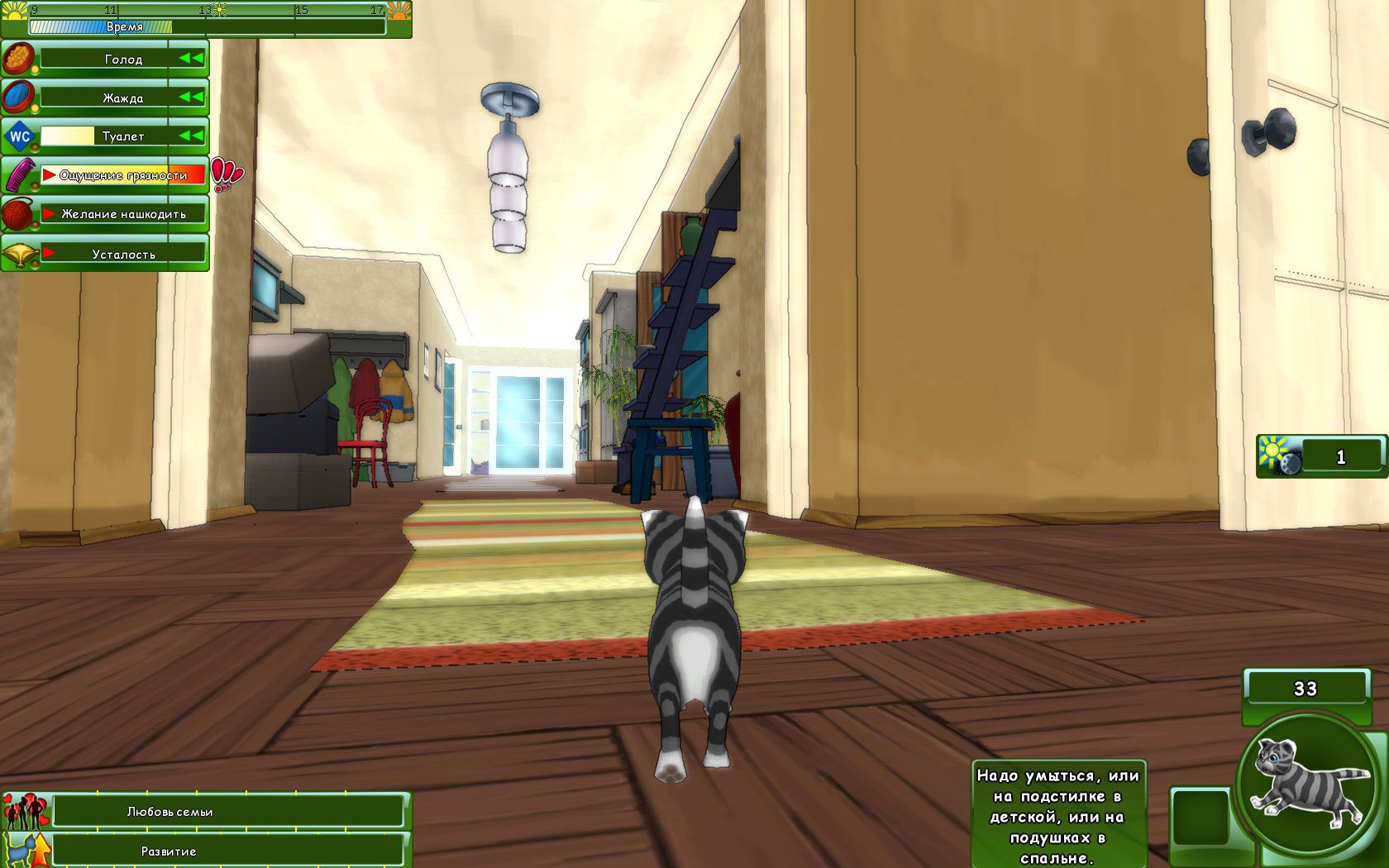1389x868 pixels.
Task: Toggle the green double arrows on the Голод bar
Action: 193,58
